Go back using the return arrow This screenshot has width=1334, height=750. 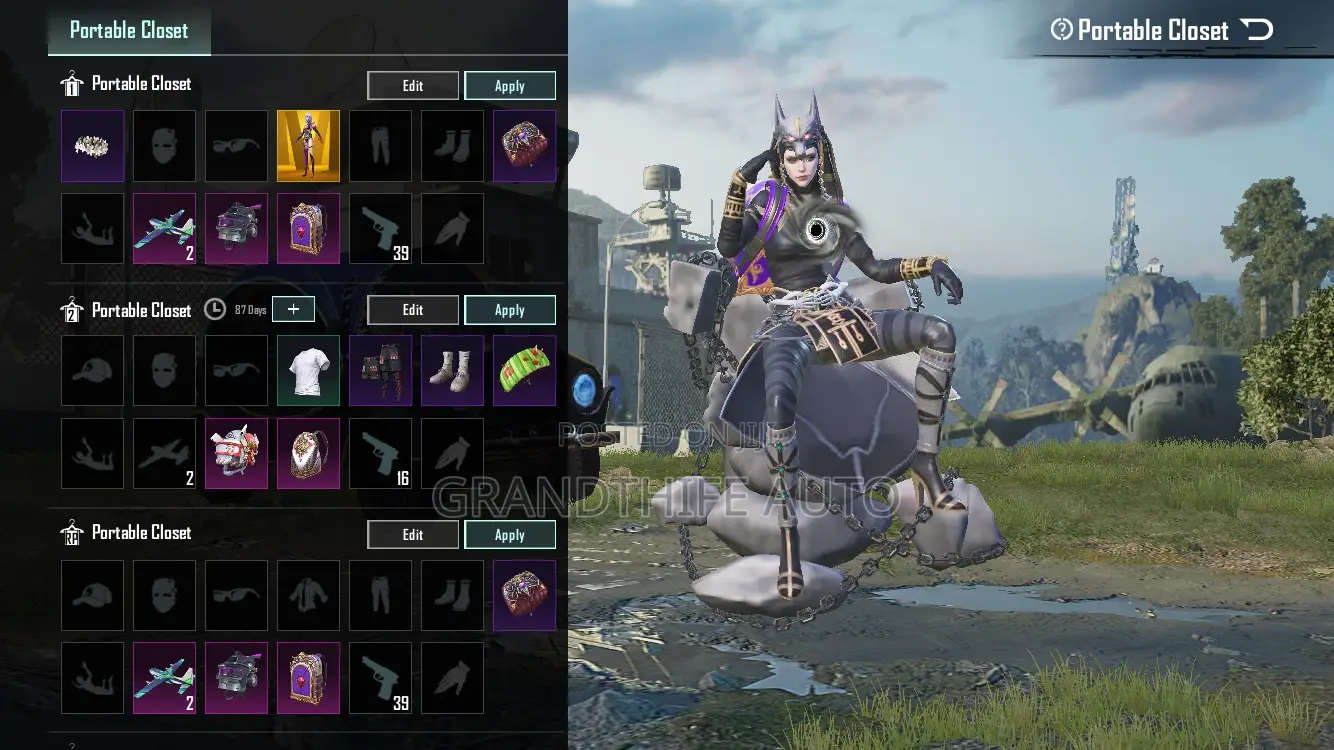1257,30
